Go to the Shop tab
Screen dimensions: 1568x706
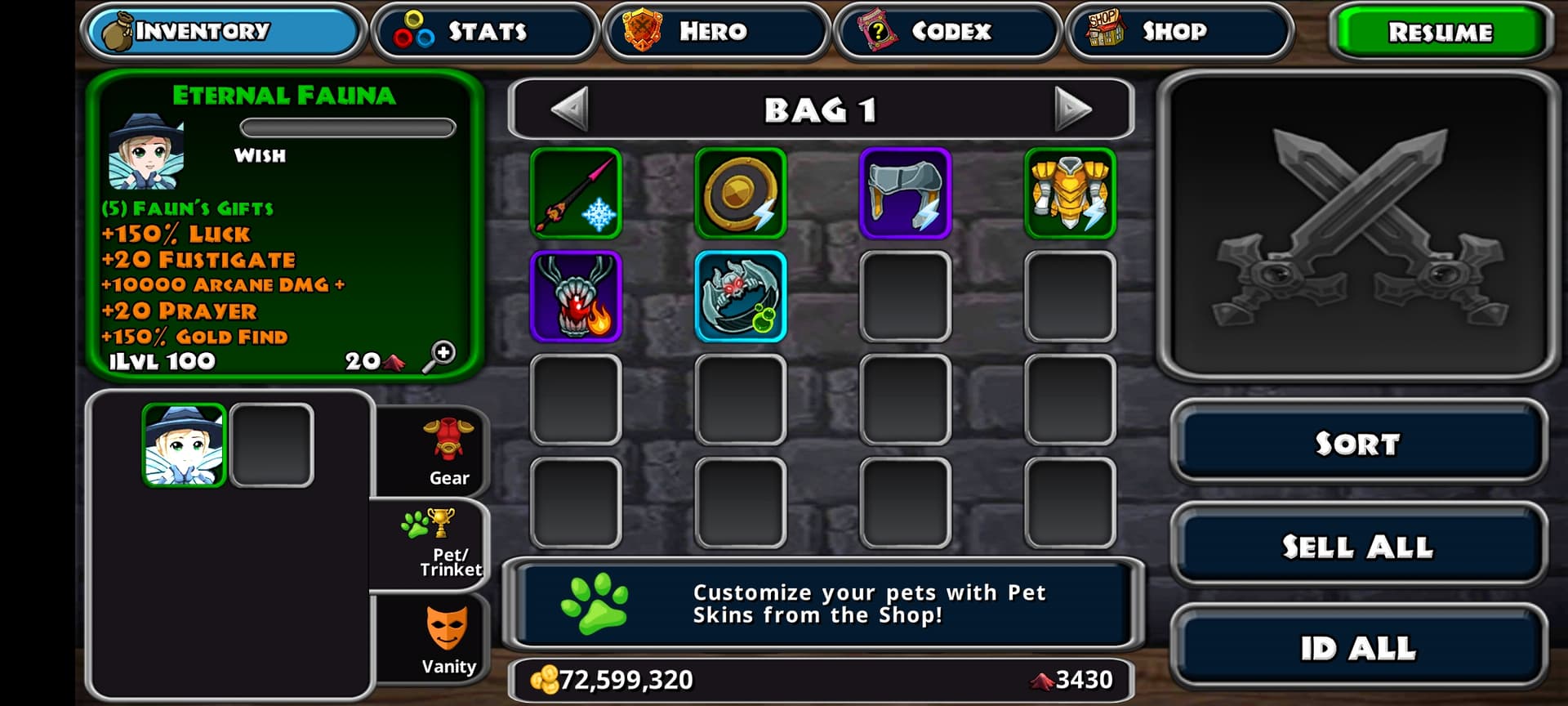coord(1178,32)
